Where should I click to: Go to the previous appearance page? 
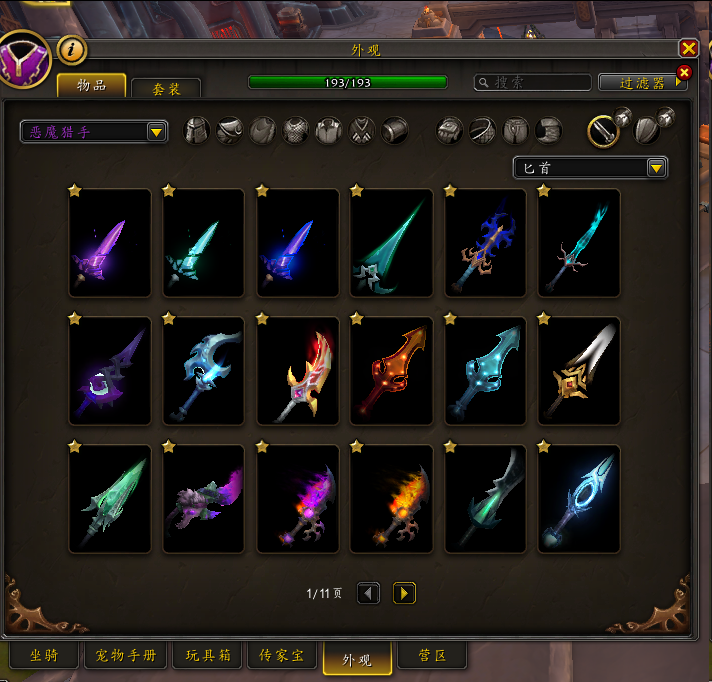pos(369,593)
